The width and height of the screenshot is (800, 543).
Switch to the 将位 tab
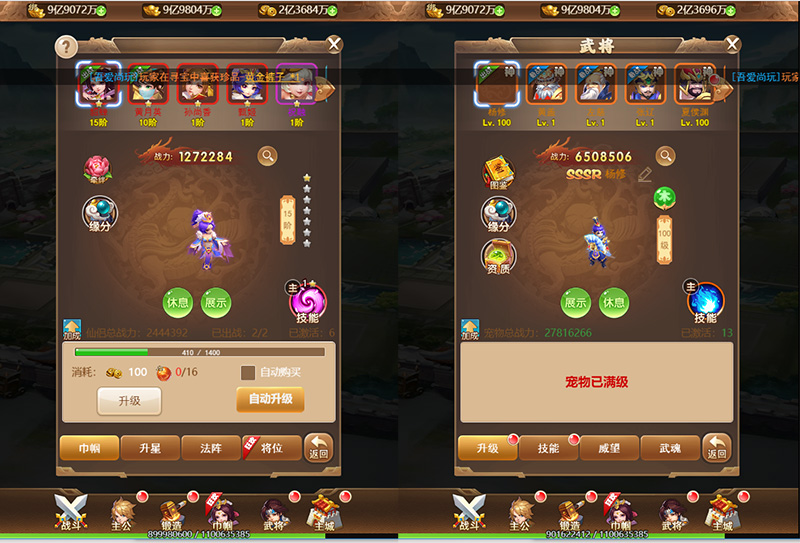pyautogui.click(x=271, y=448)
